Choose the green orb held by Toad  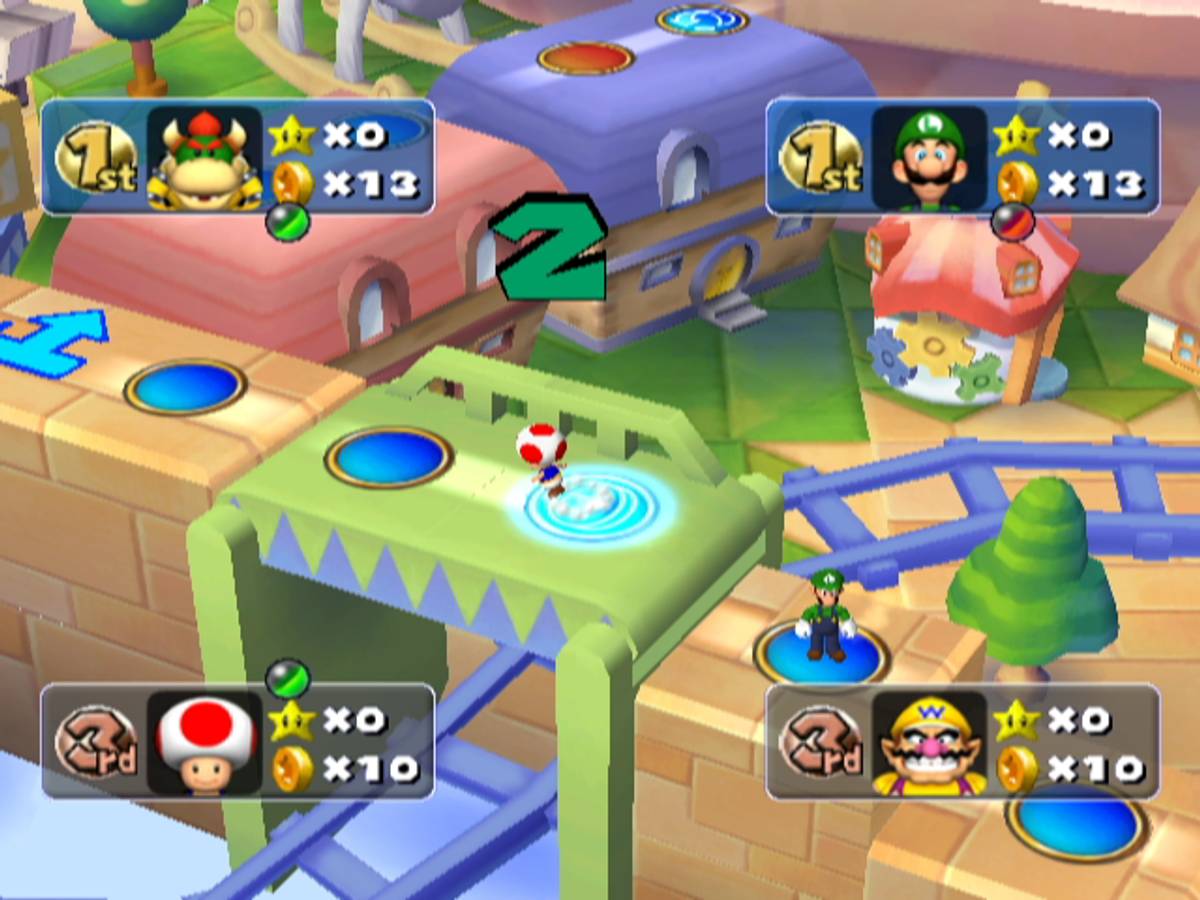[x=287, y=678]
